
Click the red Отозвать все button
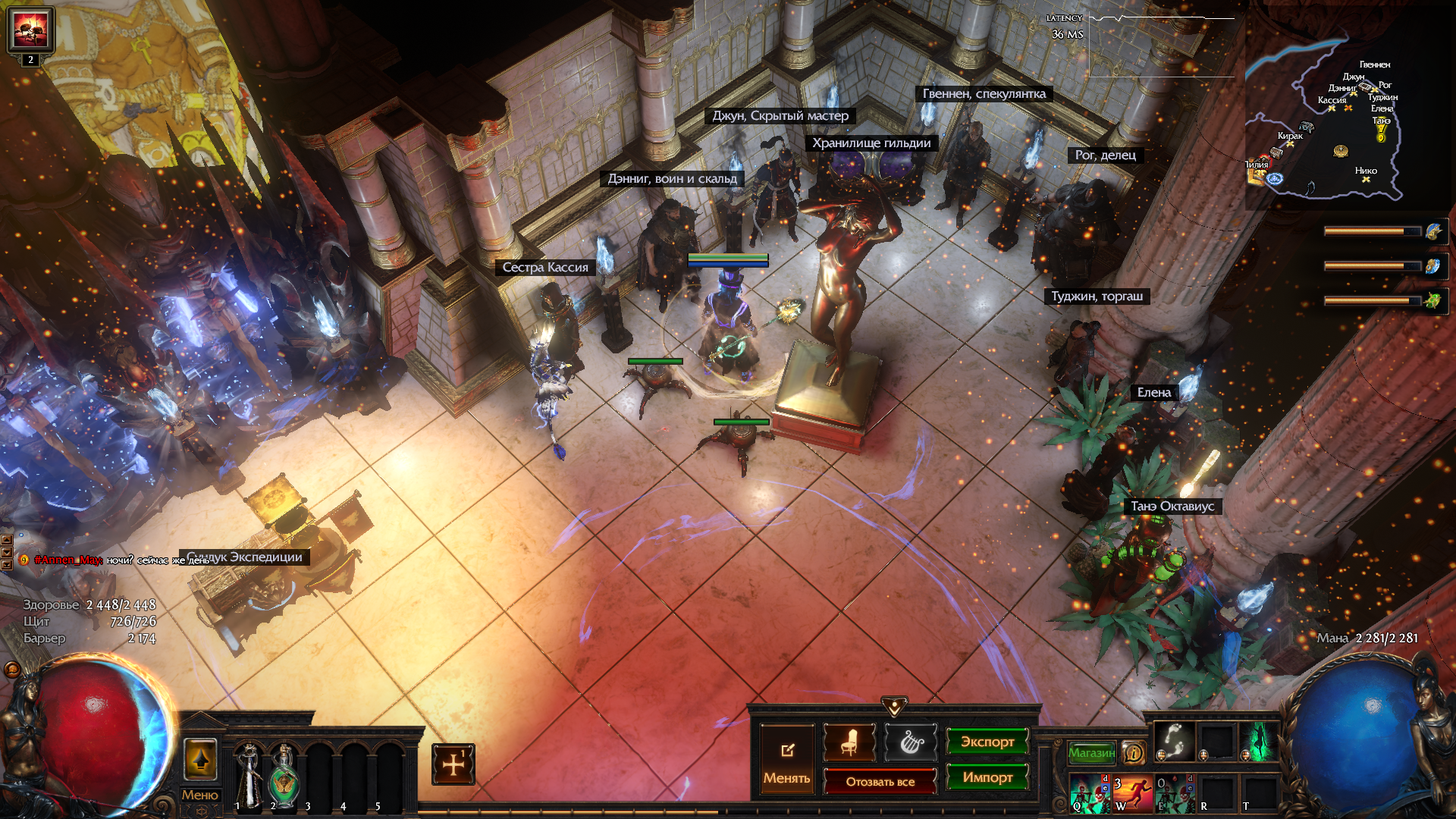click(x=880, y=781)
